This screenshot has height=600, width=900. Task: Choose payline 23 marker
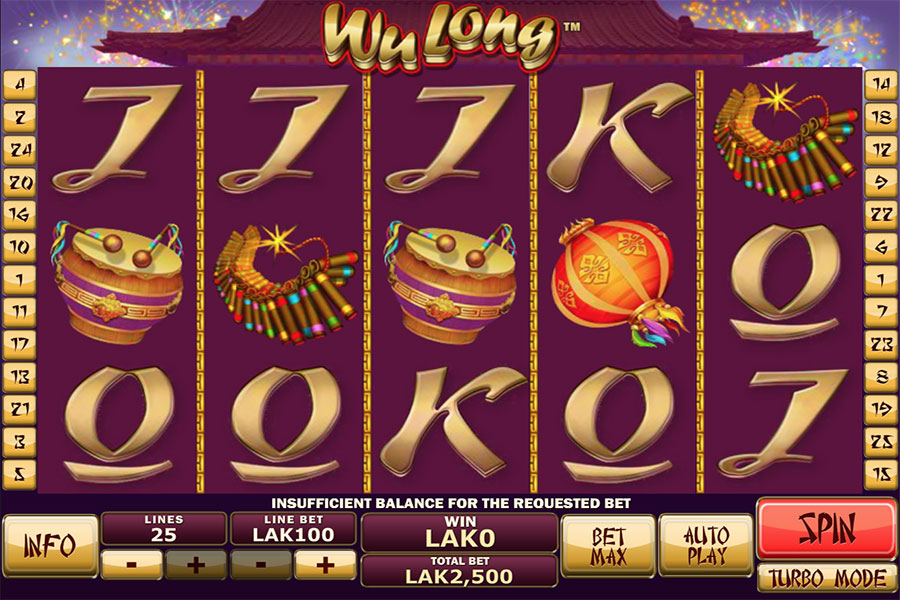click(x=881, y=342)
